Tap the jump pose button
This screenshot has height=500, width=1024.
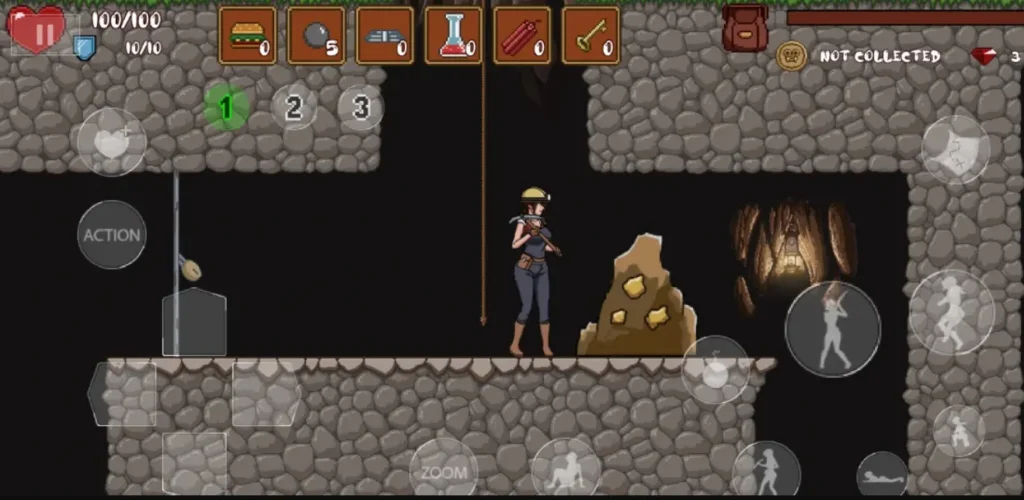pos(952,312)
